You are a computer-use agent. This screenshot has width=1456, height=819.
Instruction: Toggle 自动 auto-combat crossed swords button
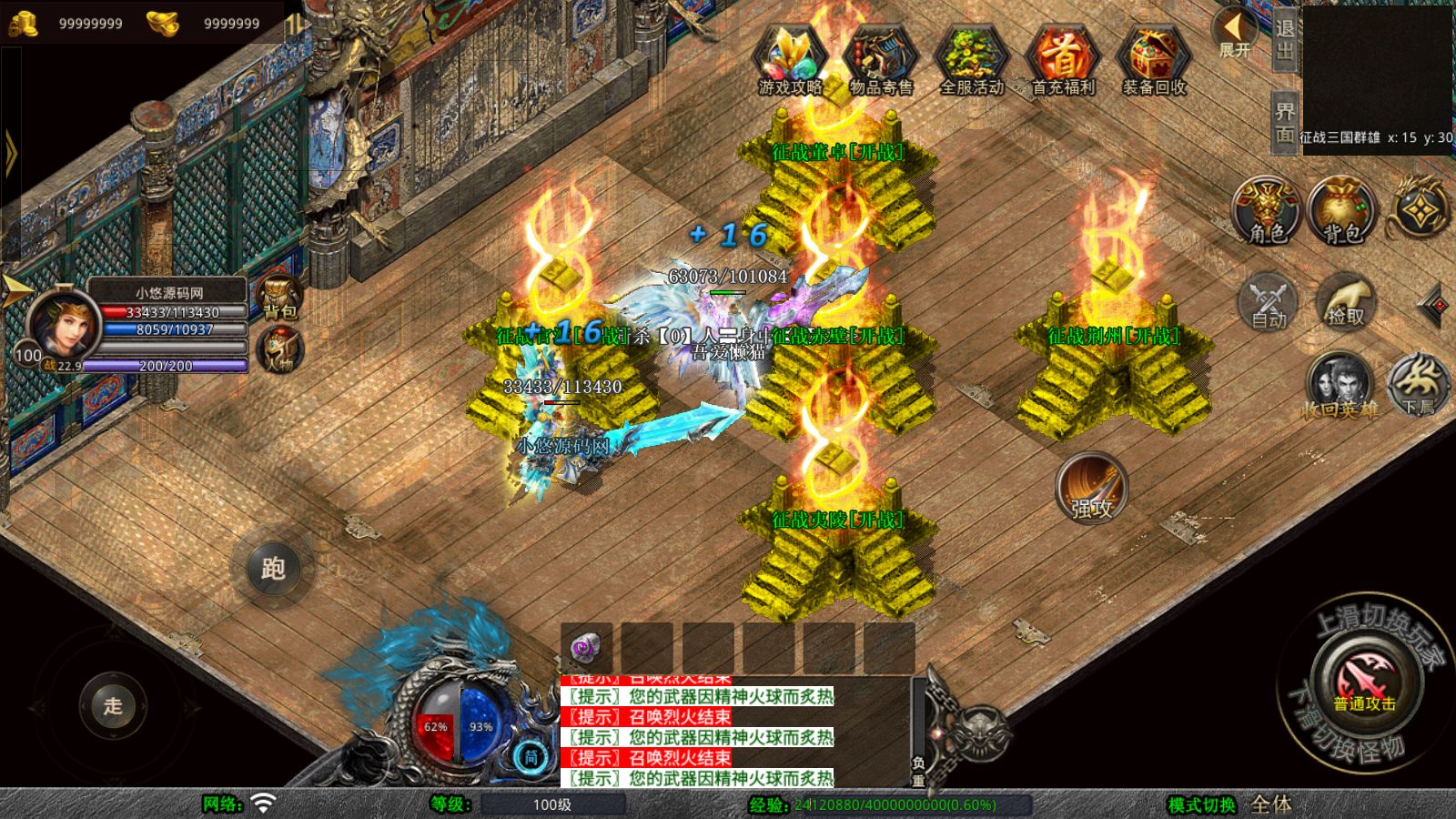coord(1269,301)
